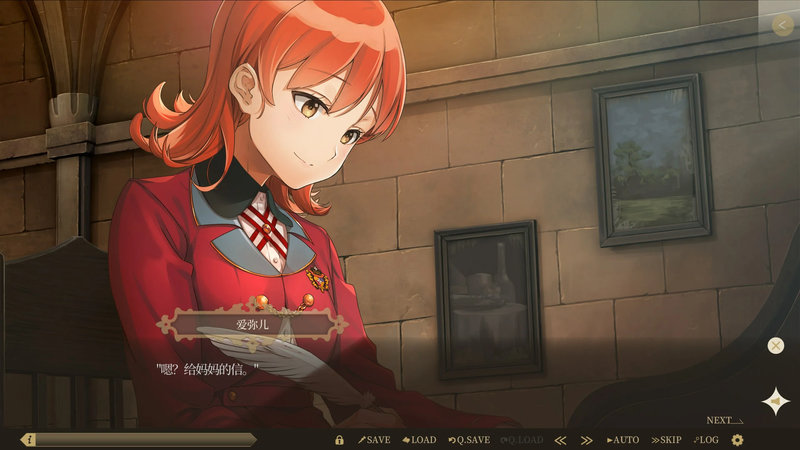This screenshot has height=450, width=800.
Task: Click the round back arrow button
Action: (x=782, y=26)
